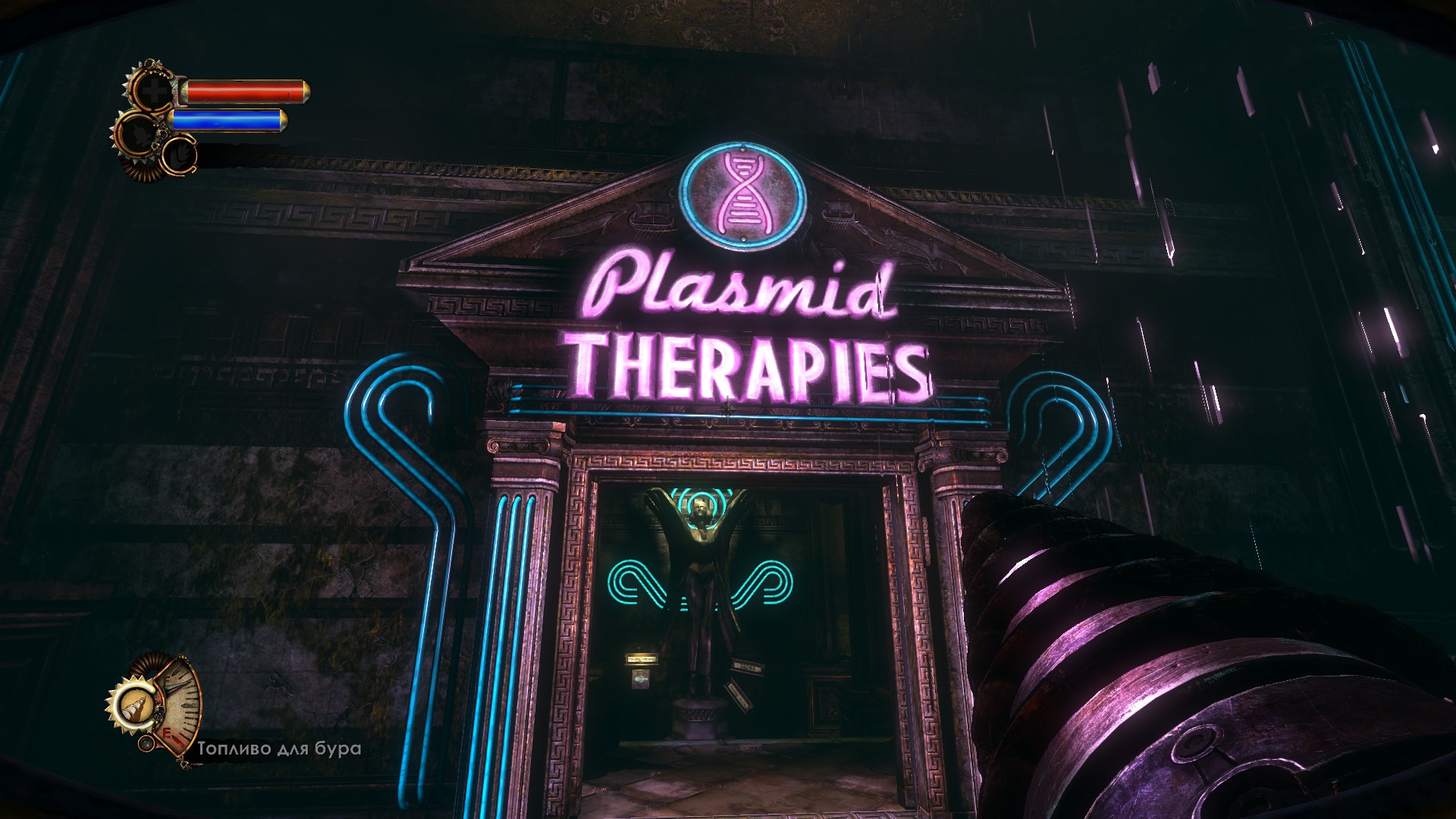
Task: Select the 'Топливо для бура' label
Action: pyautogui.click(x=277, y=748)
